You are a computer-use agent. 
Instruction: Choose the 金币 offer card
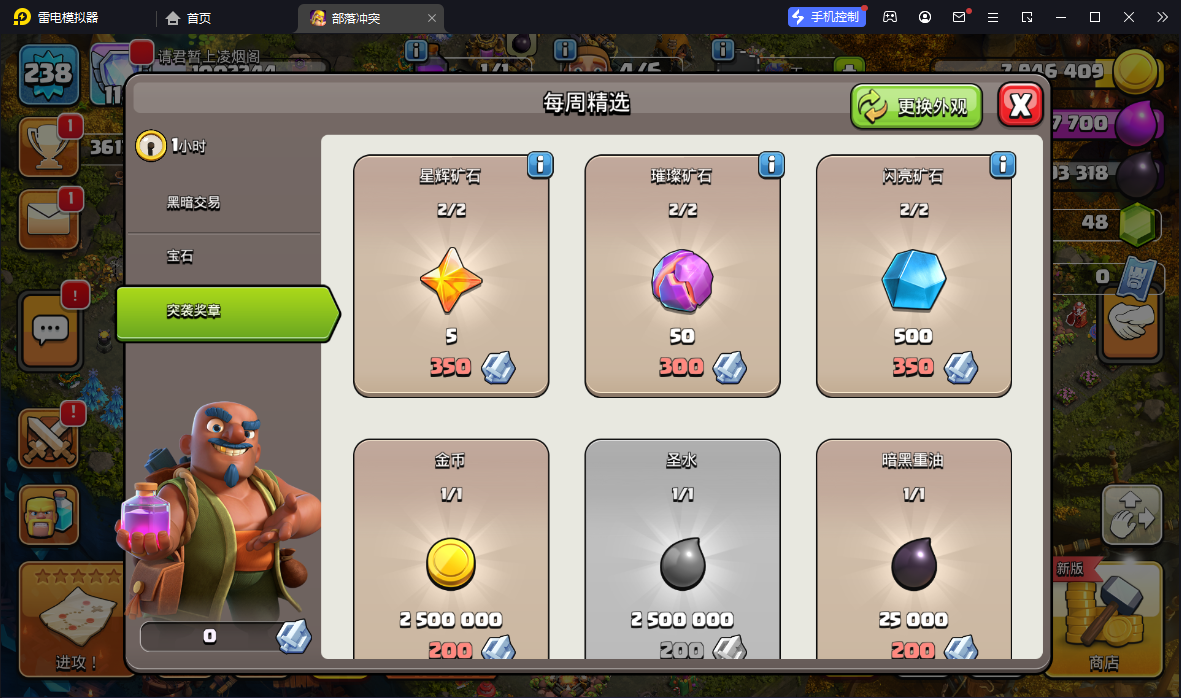tap(451, 550)
